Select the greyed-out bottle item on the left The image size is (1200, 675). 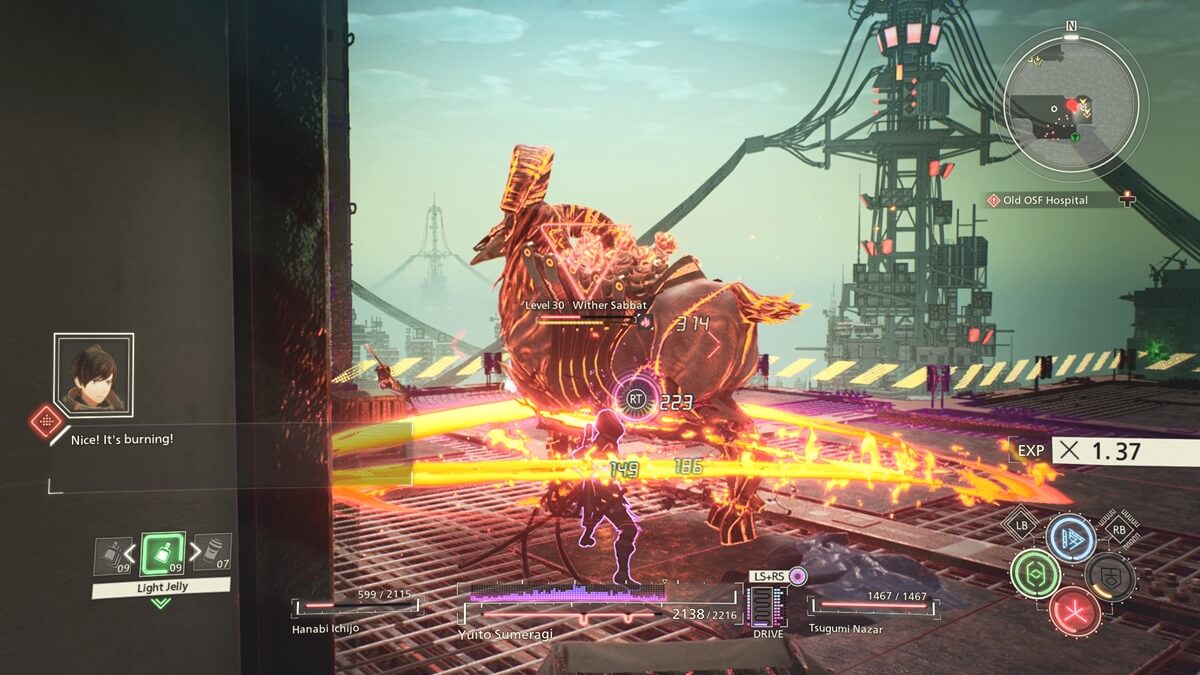click(111, 556)
